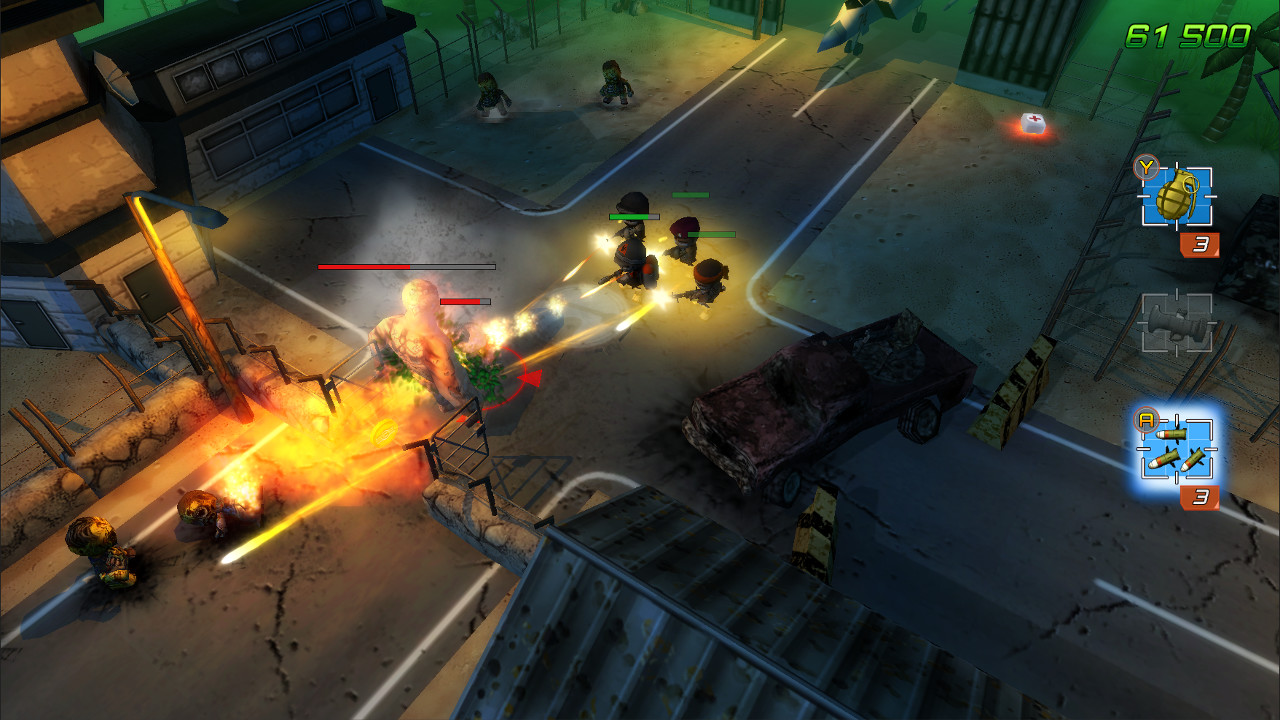
Task: Activate the triple-rocket ammo icon
Action: point(1176,447)
